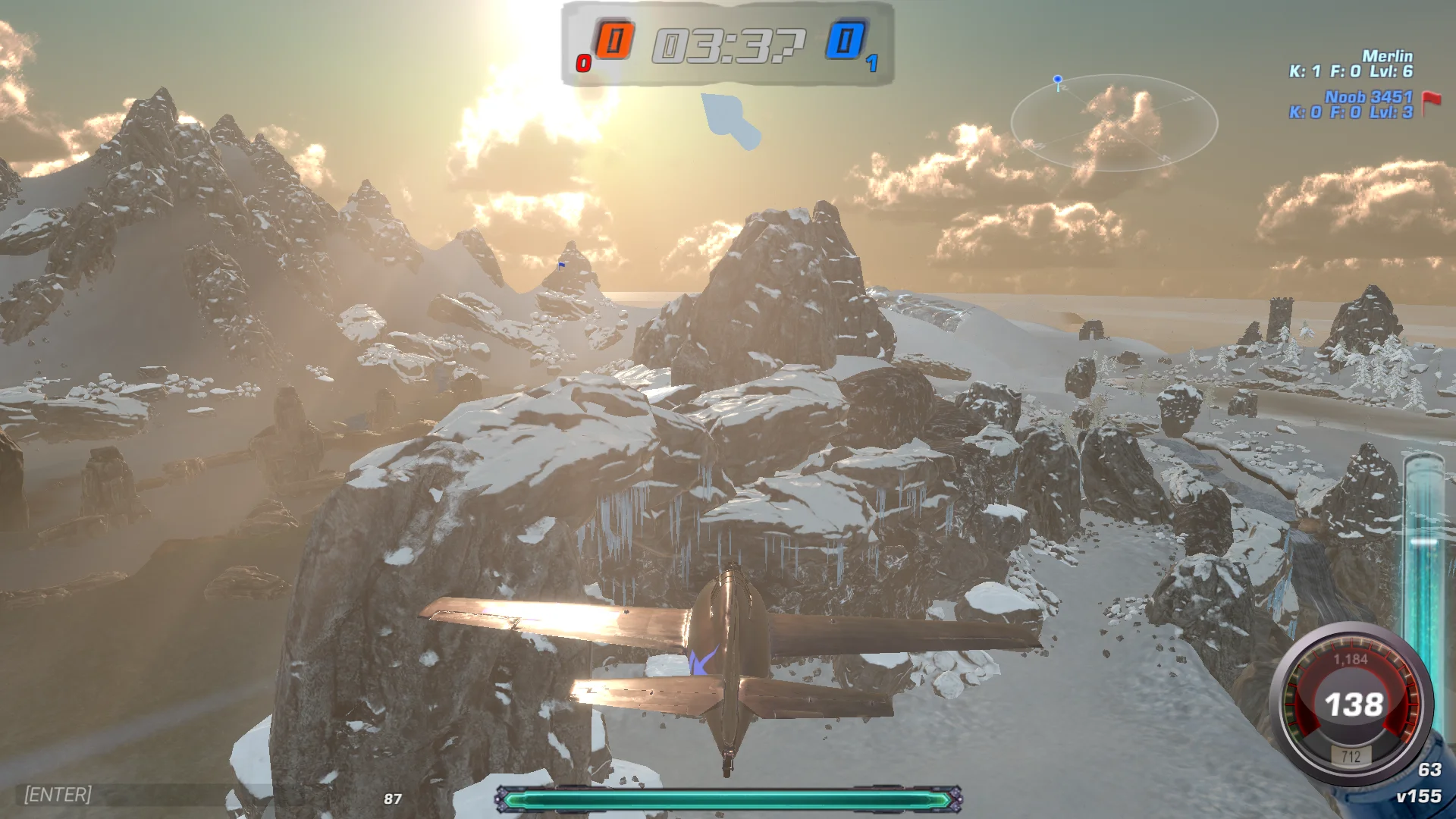Select player name Merlin on the leaderboard
This screenshot has width=1456, height=819.
1387,55
